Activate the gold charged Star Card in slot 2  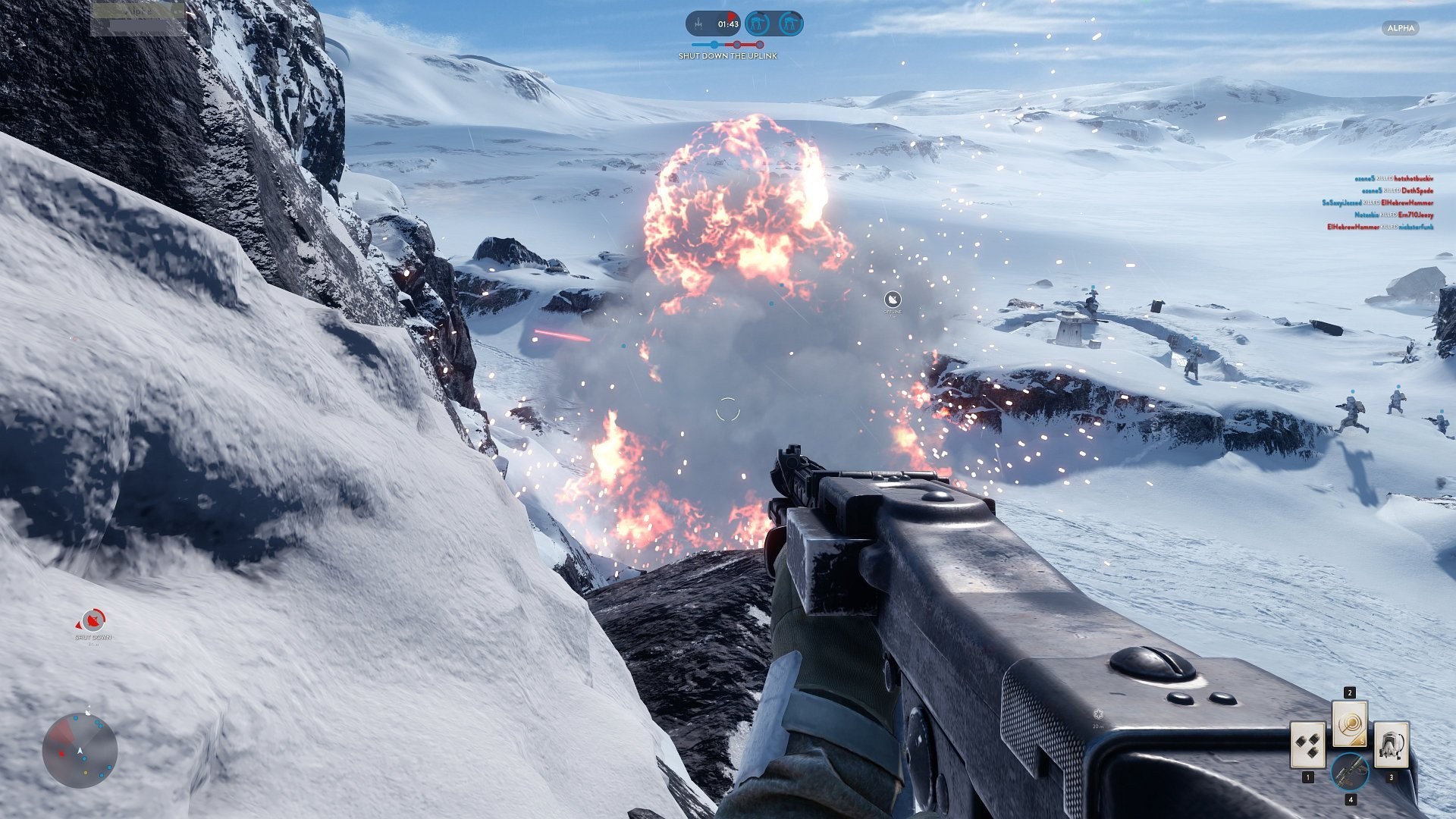1350,724
